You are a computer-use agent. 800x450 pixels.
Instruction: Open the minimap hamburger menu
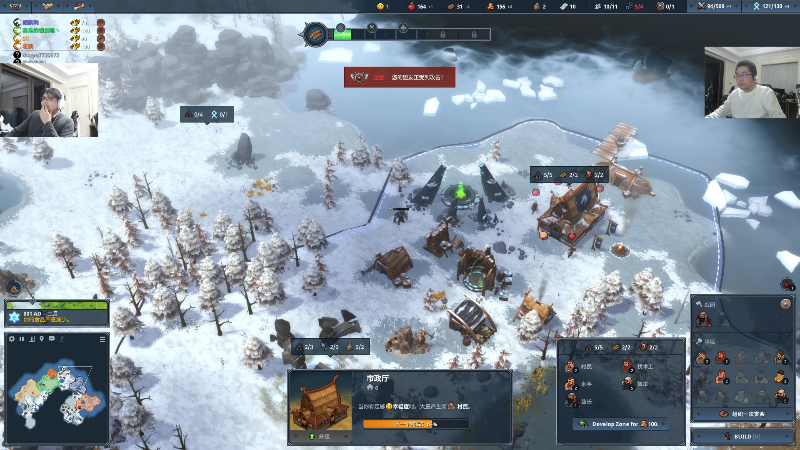102,339
